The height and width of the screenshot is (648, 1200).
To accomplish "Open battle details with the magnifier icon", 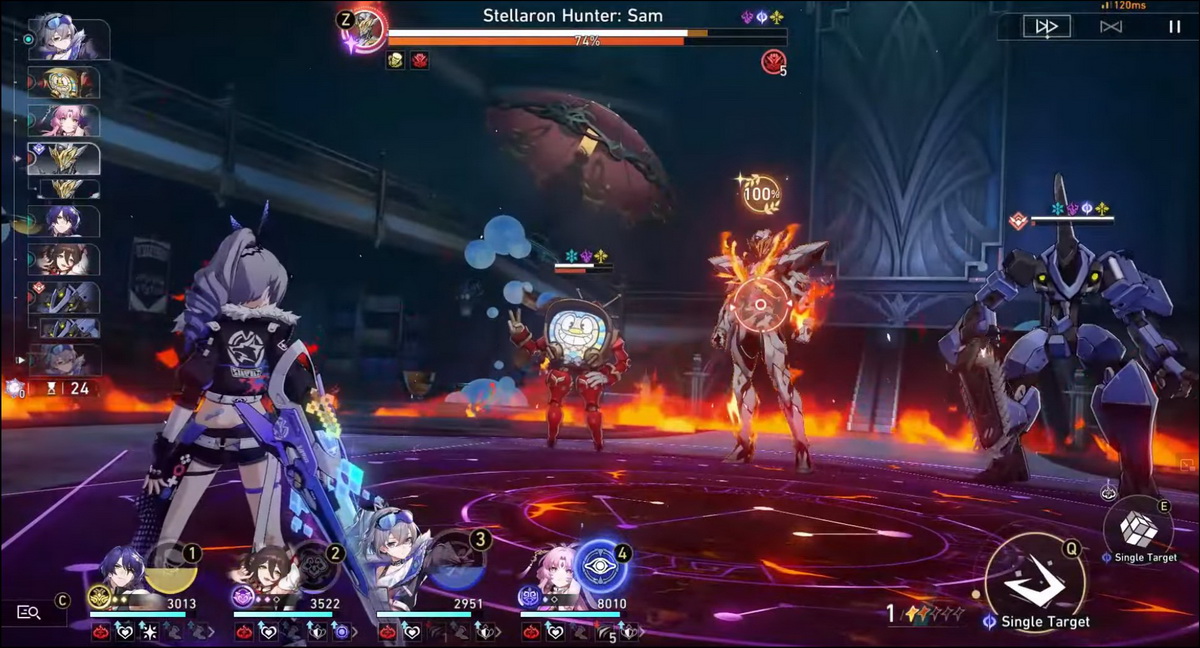I will (29, 612).
